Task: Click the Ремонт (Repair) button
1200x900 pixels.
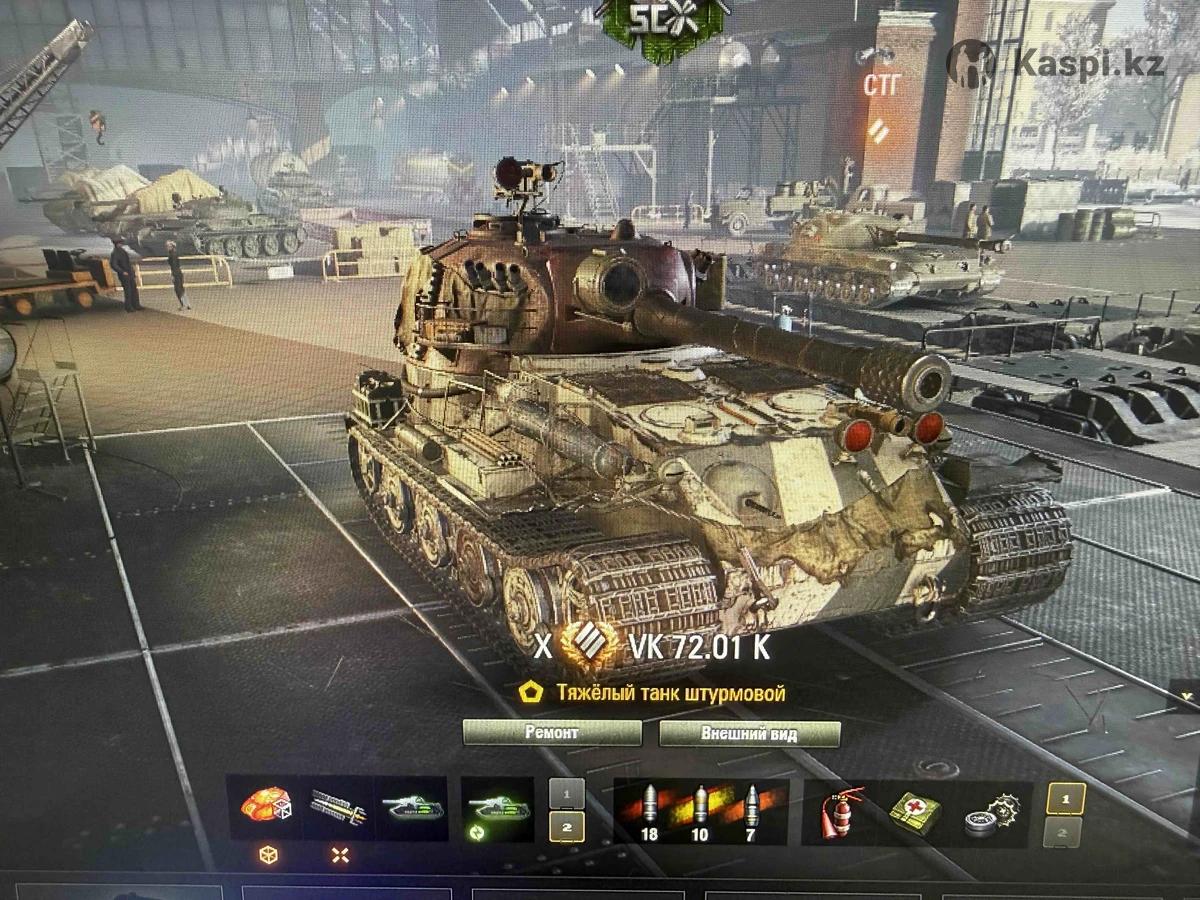Action: [551, 732]
